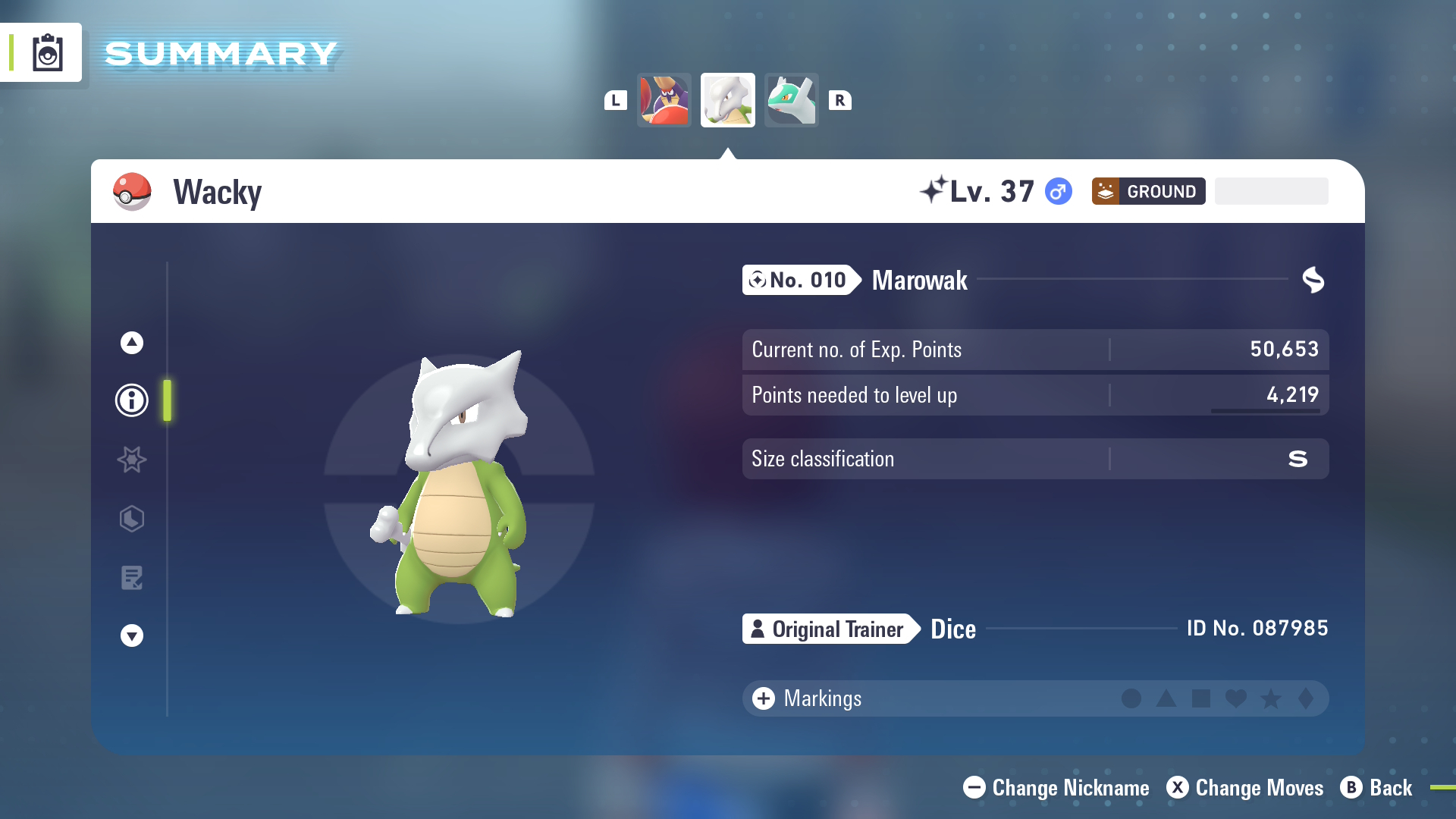Toggle the star marking

[x=1270, y=698]
